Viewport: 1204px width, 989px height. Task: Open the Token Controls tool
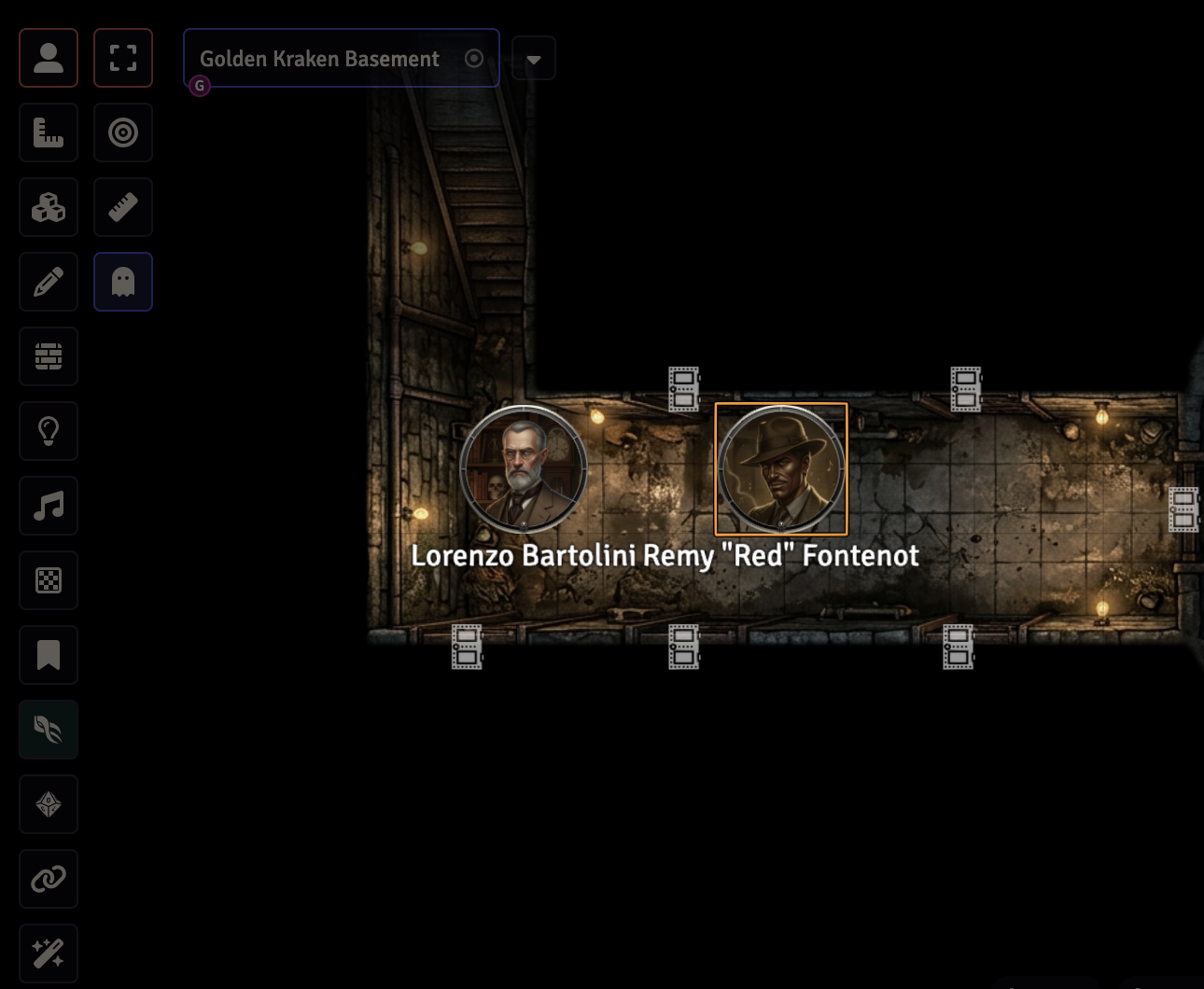49,58
